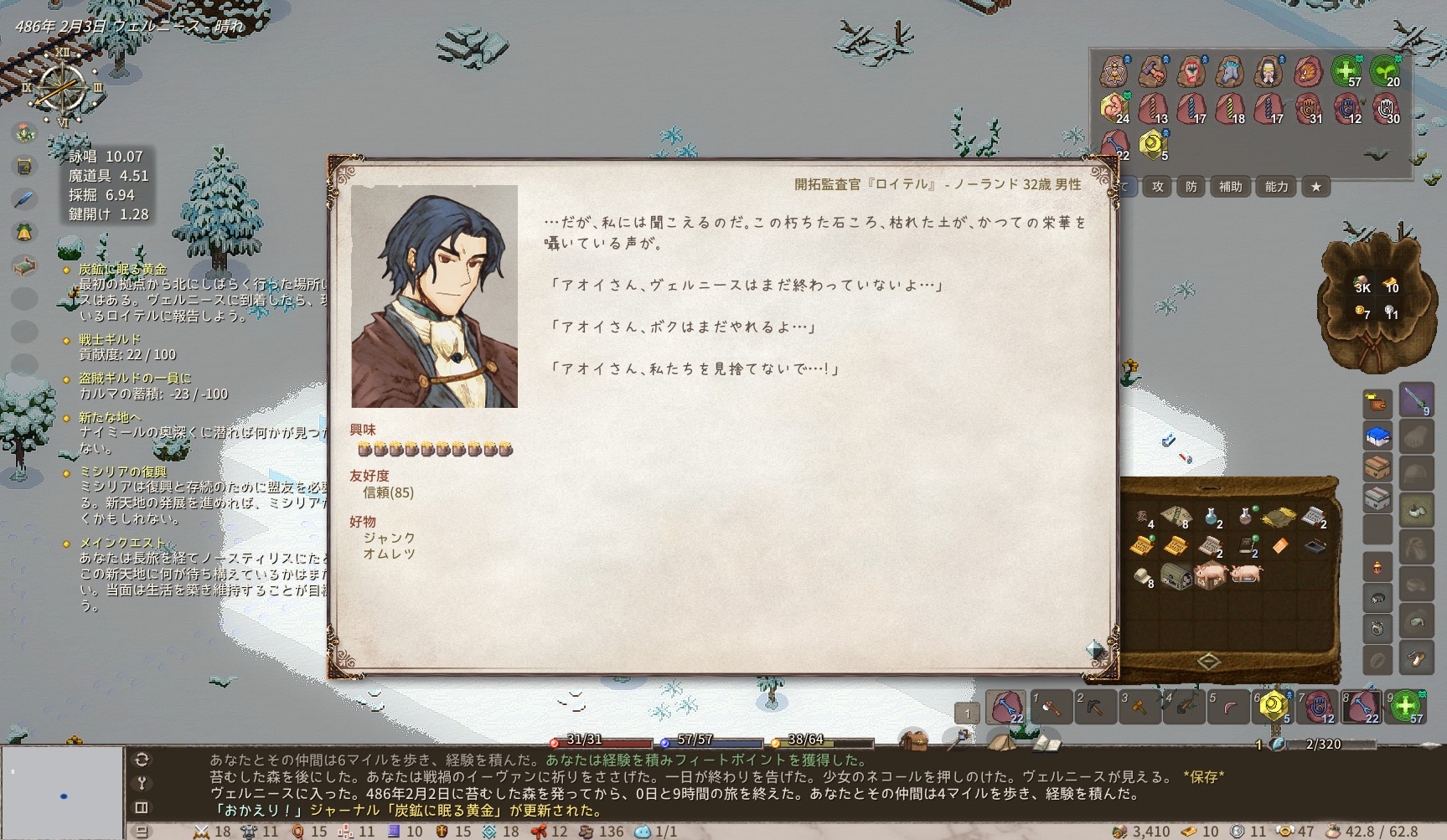1447x840 pixels.
Task: Open the 防 ability tab
Action: point(1191,187)
